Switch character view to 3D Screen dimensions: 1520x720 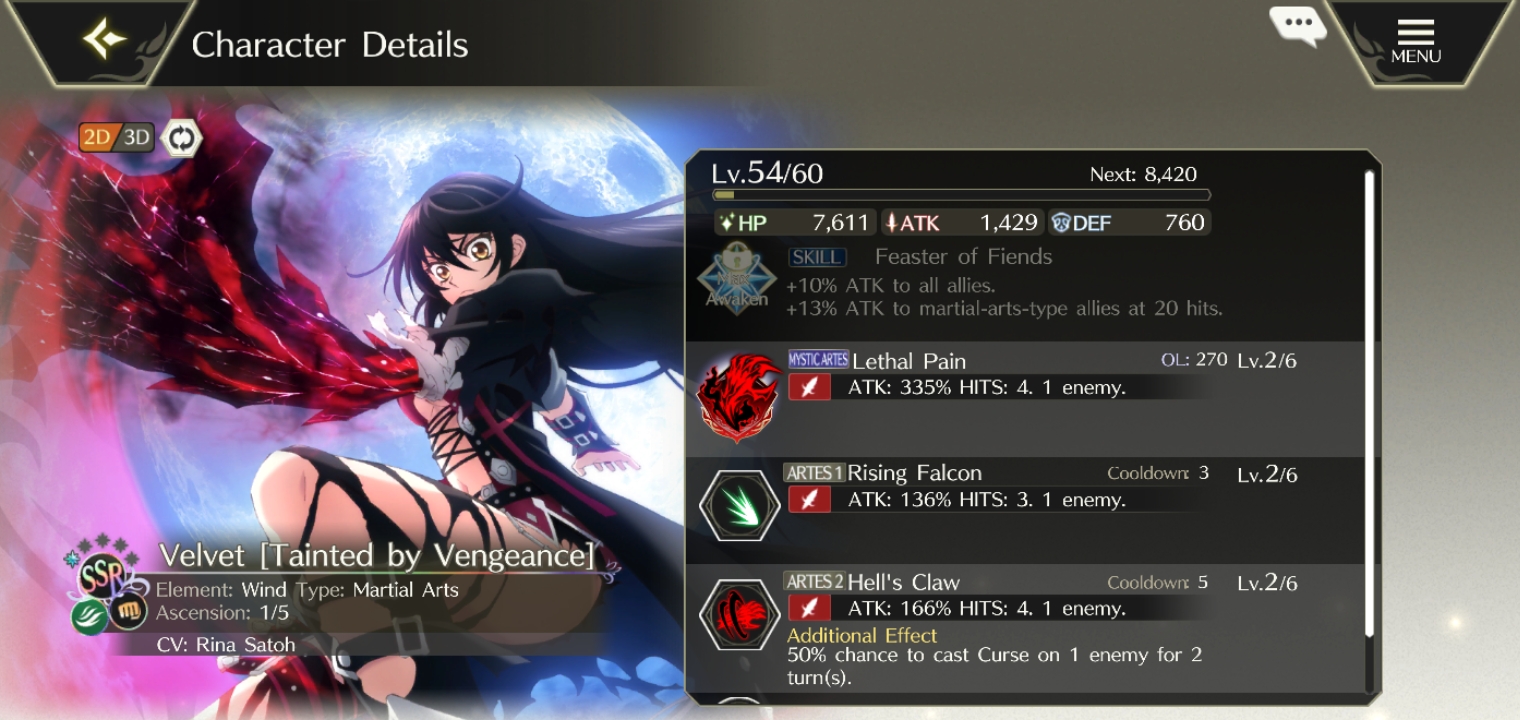pos(137,137)
